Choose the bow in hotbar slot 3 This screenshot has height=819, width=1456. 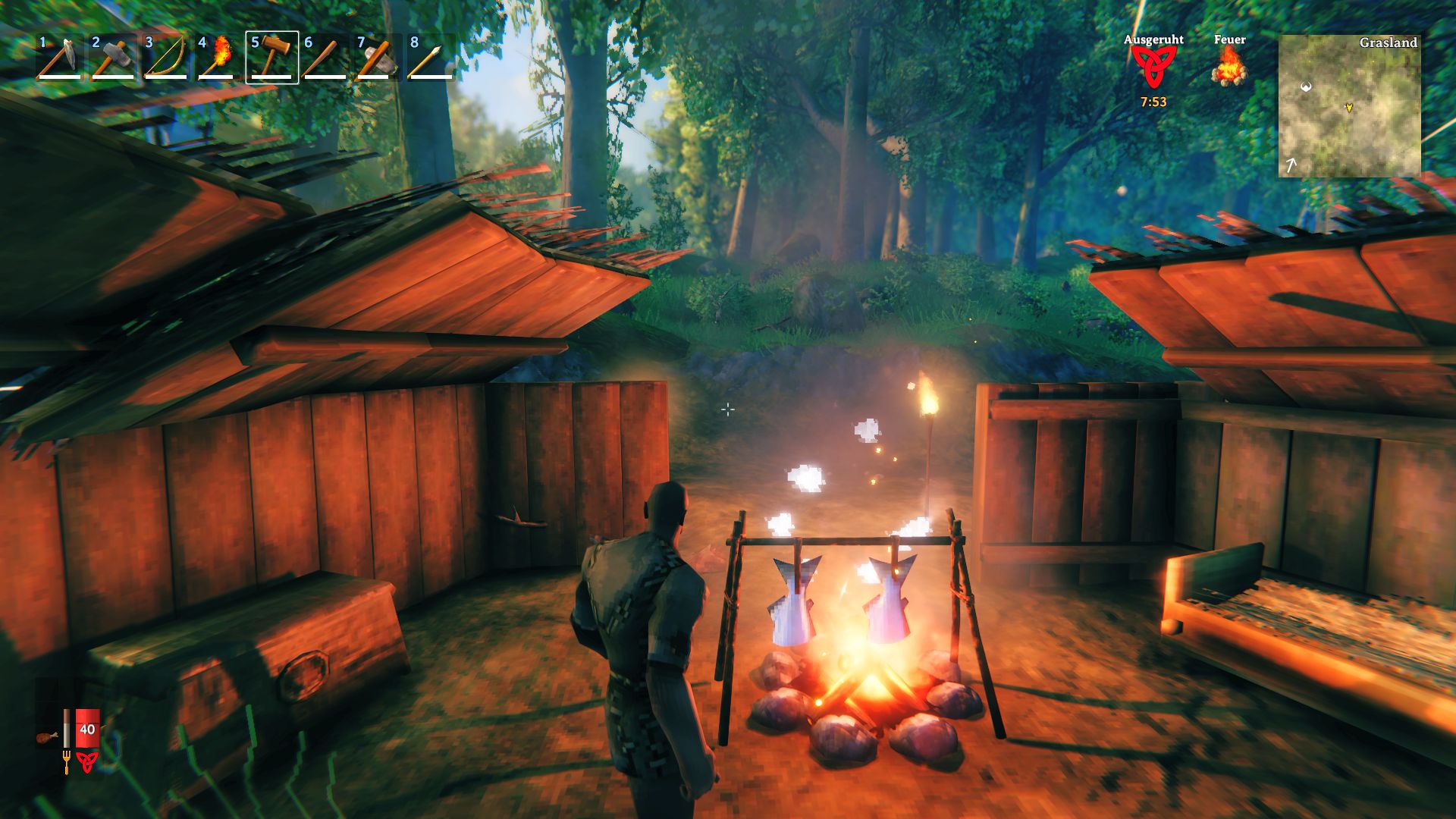[166, 57]
